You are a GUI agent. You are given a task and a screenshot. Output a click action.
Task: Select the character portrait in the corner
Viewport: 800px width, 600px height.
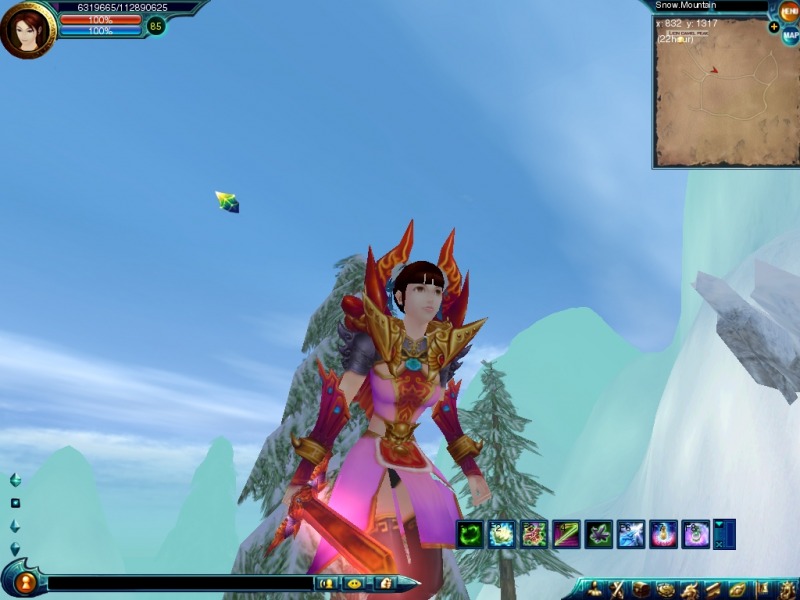tap(26, 30)
